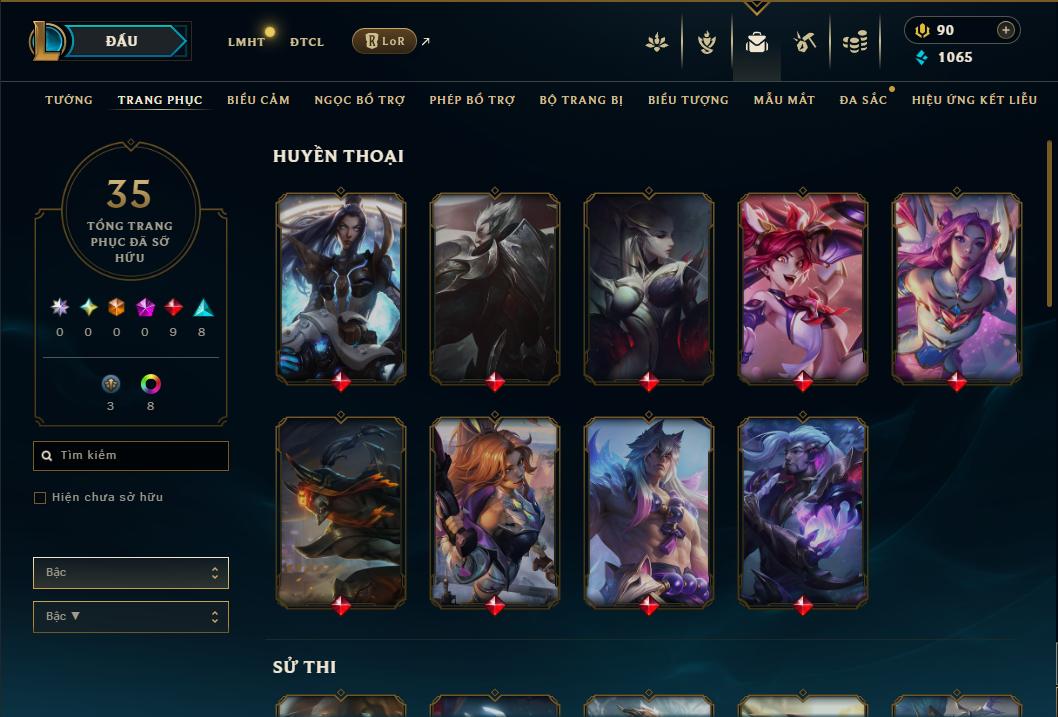Open the LMHT home tab
Screen dimensions: 1058x717
pyautogui.click(x=246, y=42)
